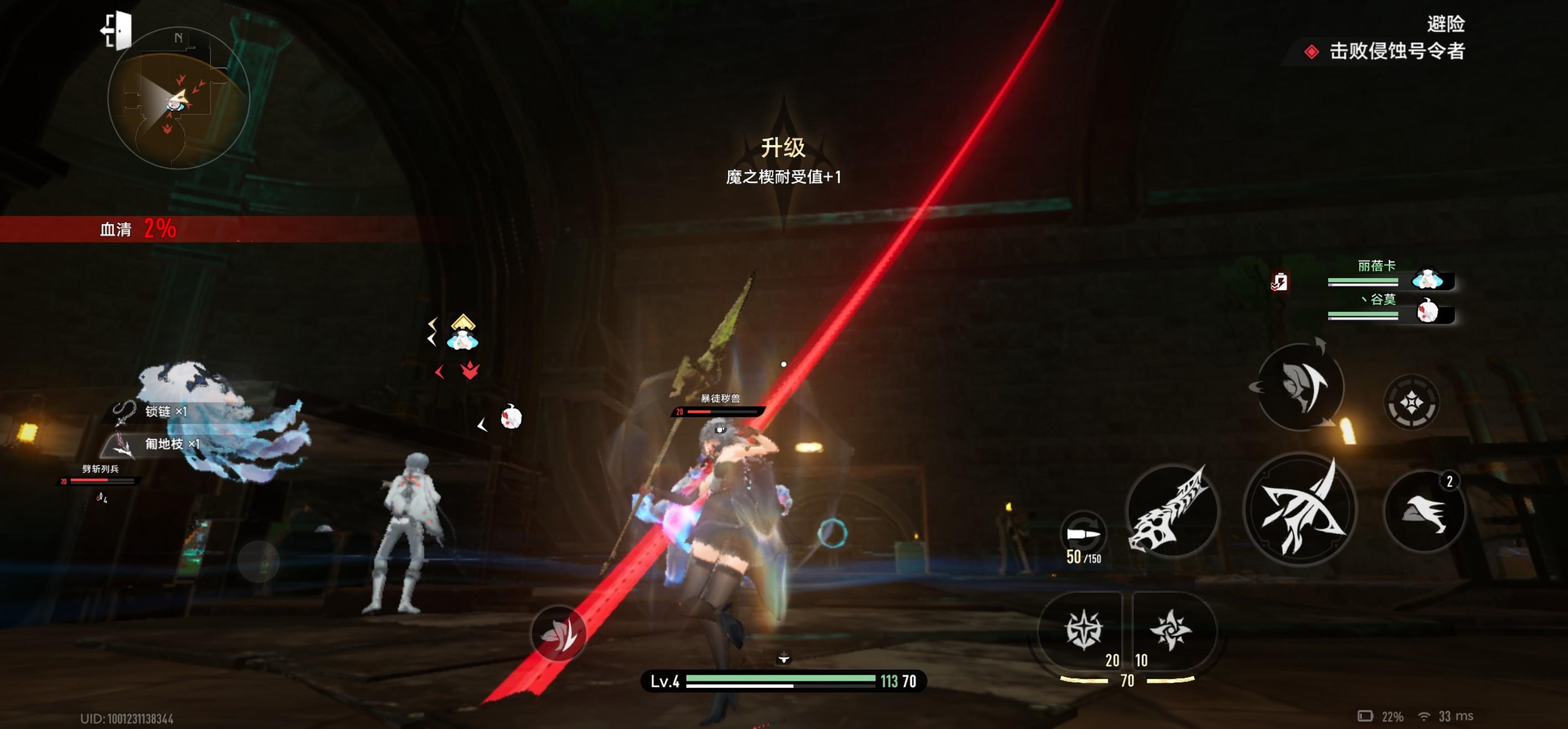The height and width of the screenshot is (729, 1568).
Task: Select the objective tracker 击败侵蚀号令者
Action: tap(1396, 51)
